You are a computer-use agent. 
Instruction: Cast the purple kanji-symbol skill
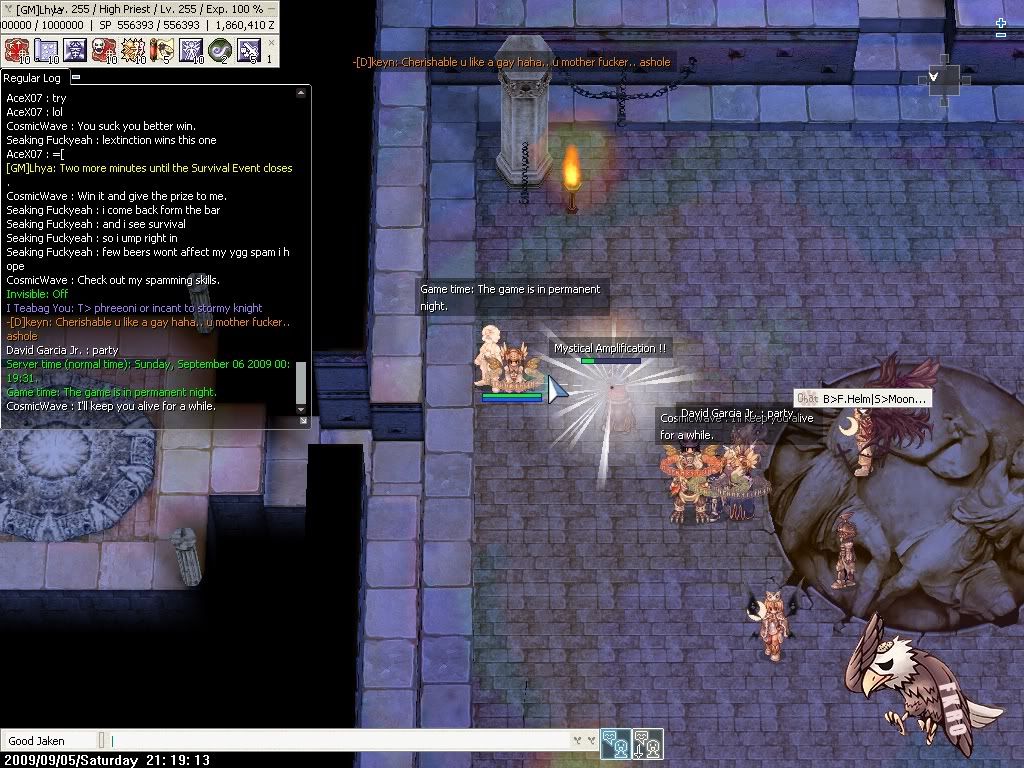(75, 50)
